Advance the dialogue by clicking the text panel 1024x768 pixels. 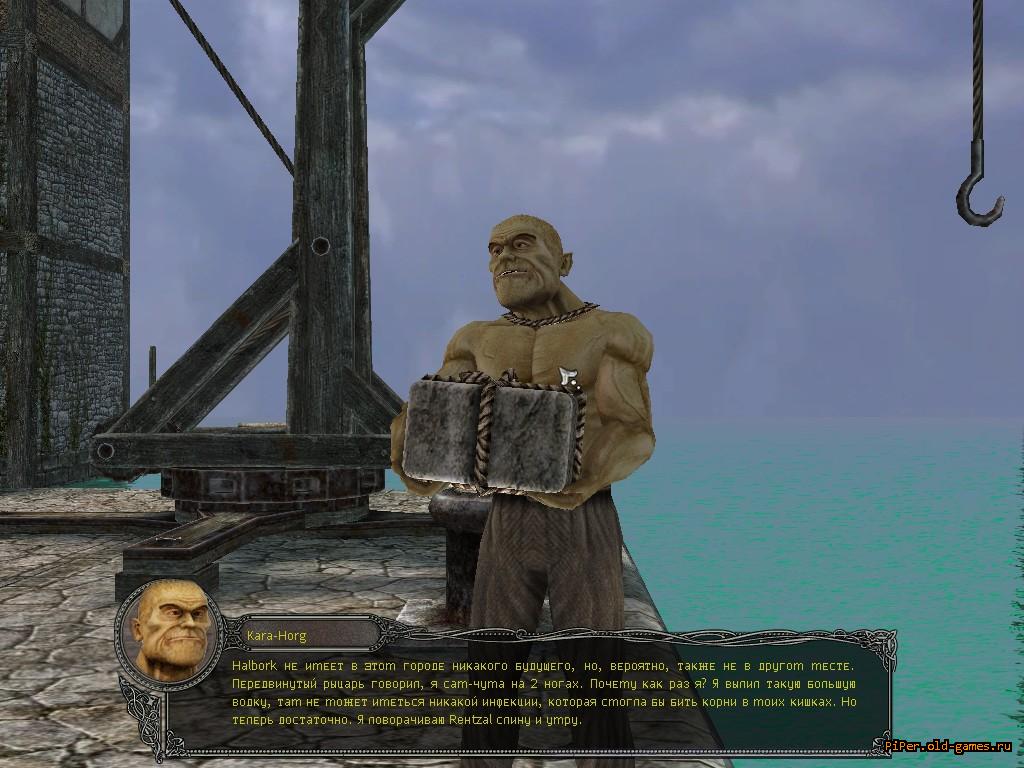tap(540, 692)
